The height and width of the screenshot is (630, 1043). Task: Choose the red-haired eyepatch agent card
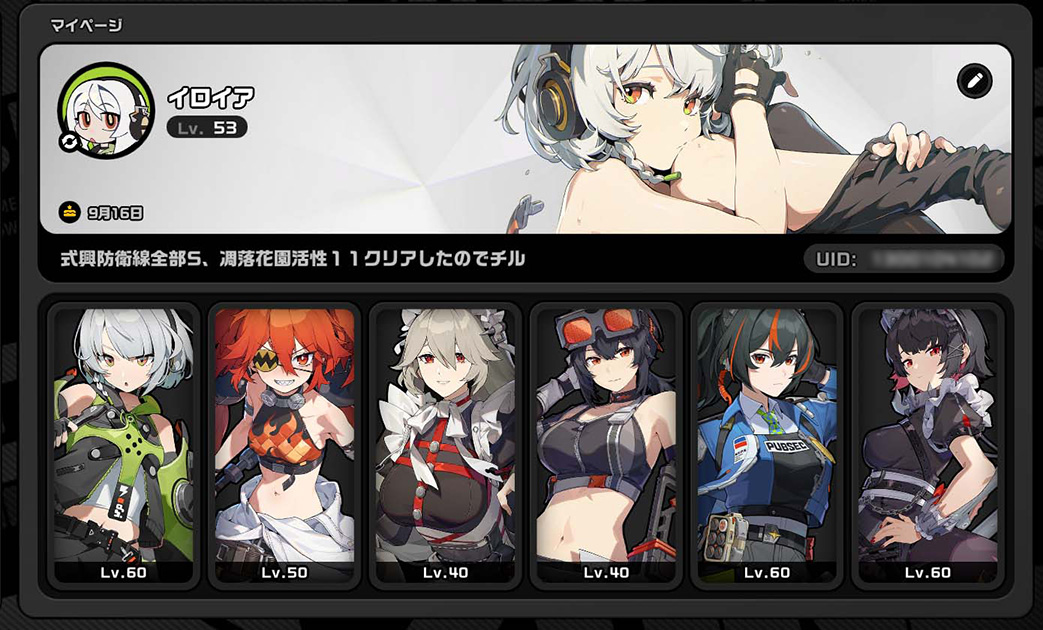pyautogui.click(x=284, y=445)
